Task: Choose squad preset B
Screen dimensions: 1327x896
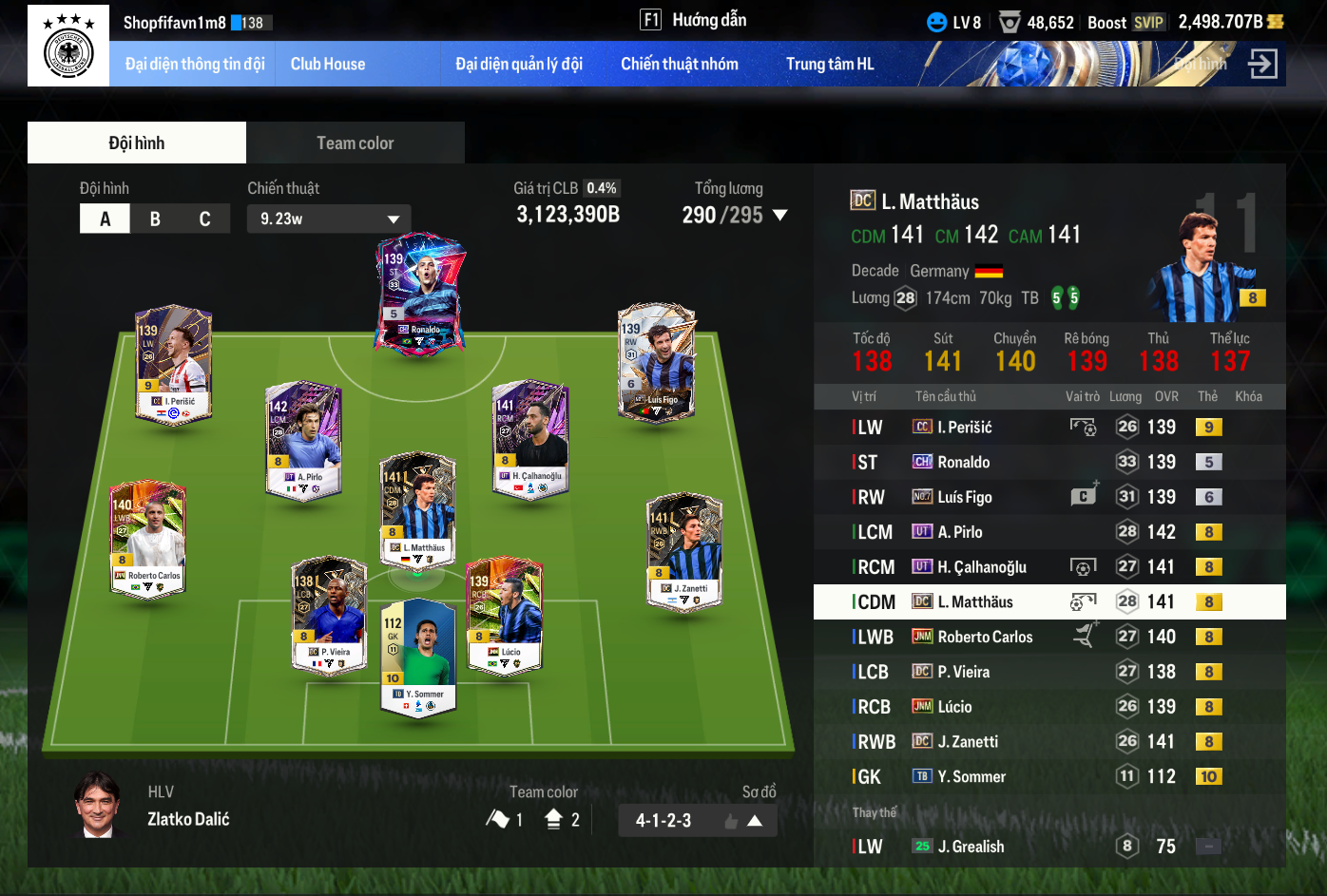Action: coord(155,219)
